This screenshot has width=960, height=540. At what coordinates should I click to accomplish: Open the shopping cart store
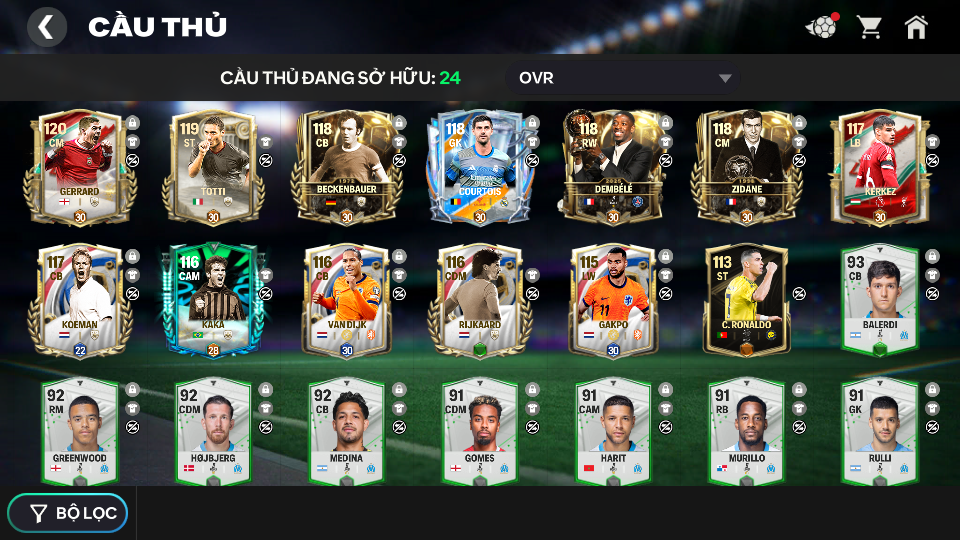pos(869,27)
